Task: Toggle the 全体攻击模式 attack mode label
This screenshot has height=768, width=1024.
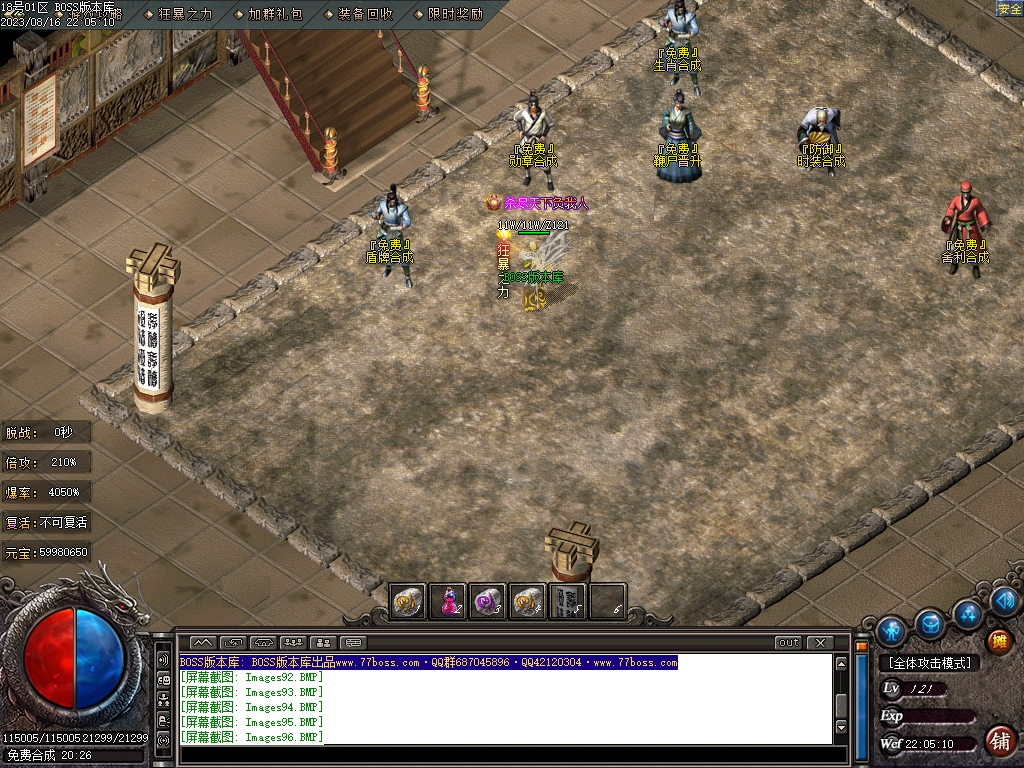Action: click(x=929, y=663)
